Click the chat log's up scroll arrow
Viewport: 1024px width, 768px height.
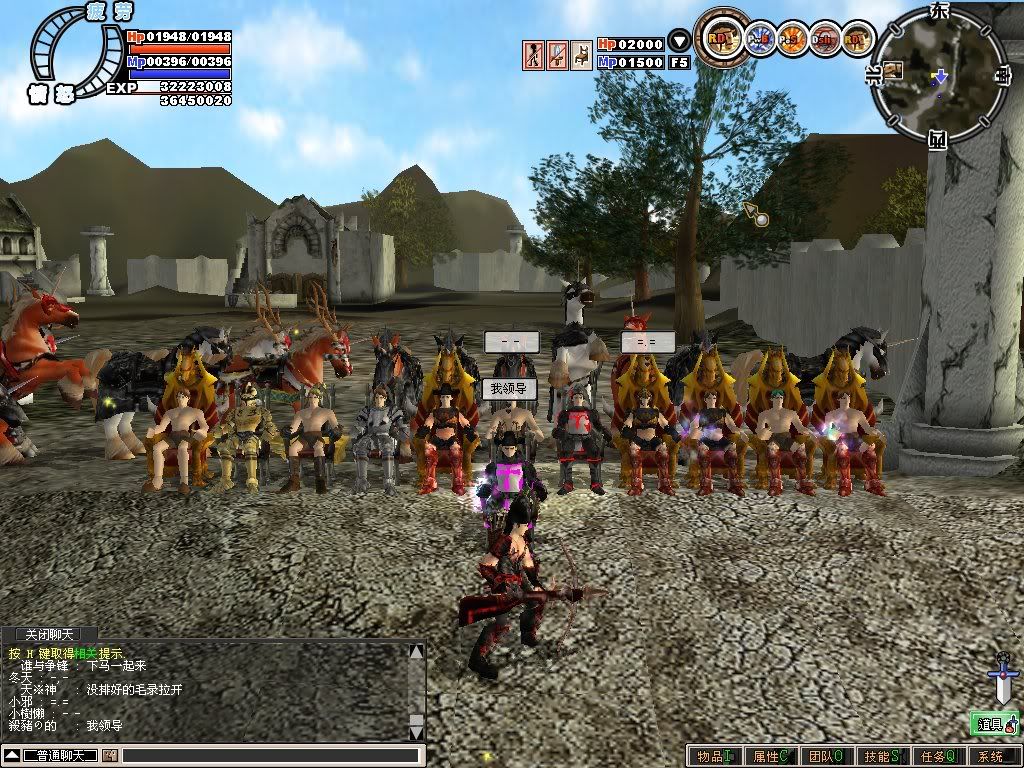416,653
